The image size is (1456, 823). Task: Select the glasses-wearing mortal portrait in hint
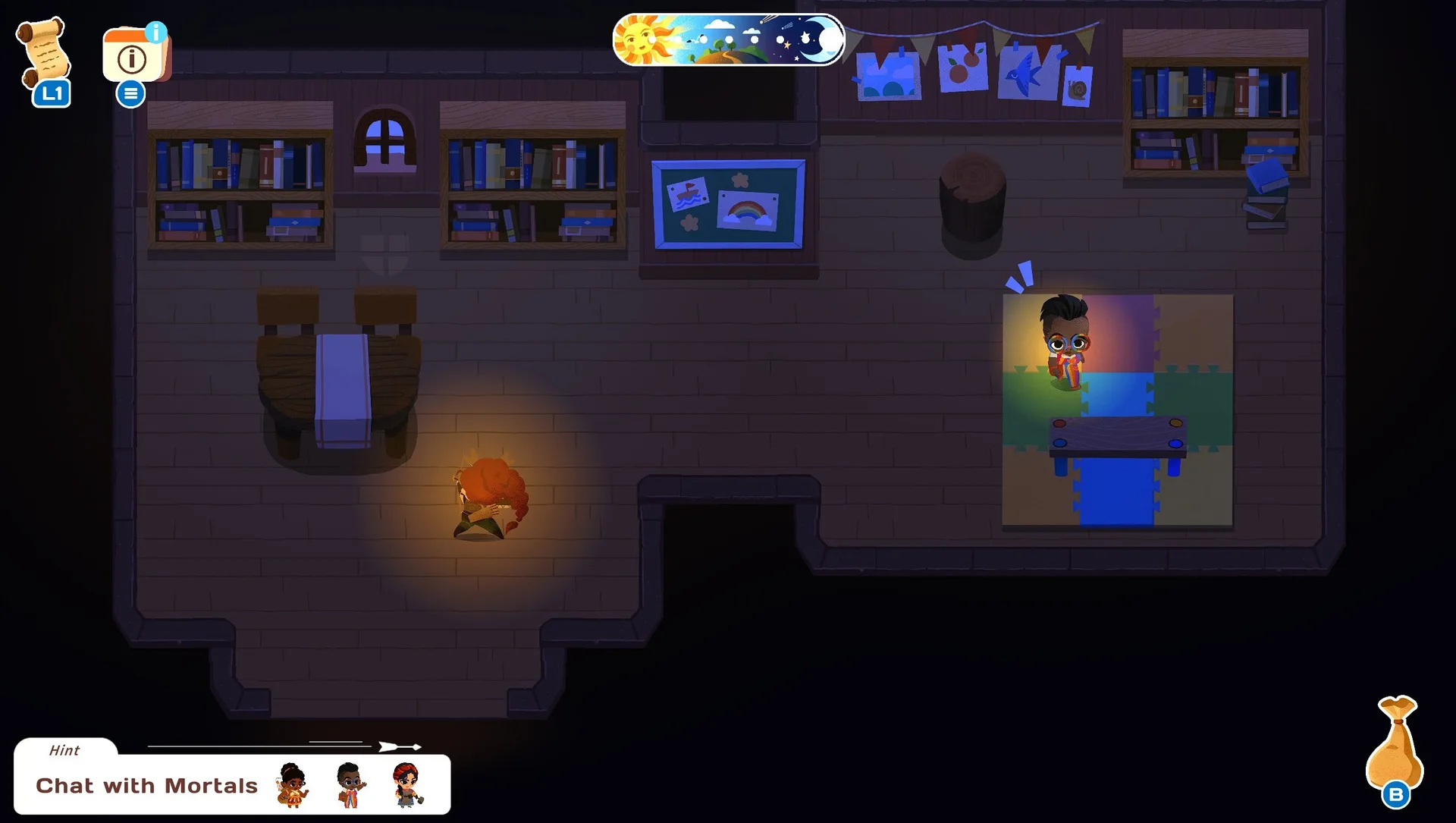[350, 785]
